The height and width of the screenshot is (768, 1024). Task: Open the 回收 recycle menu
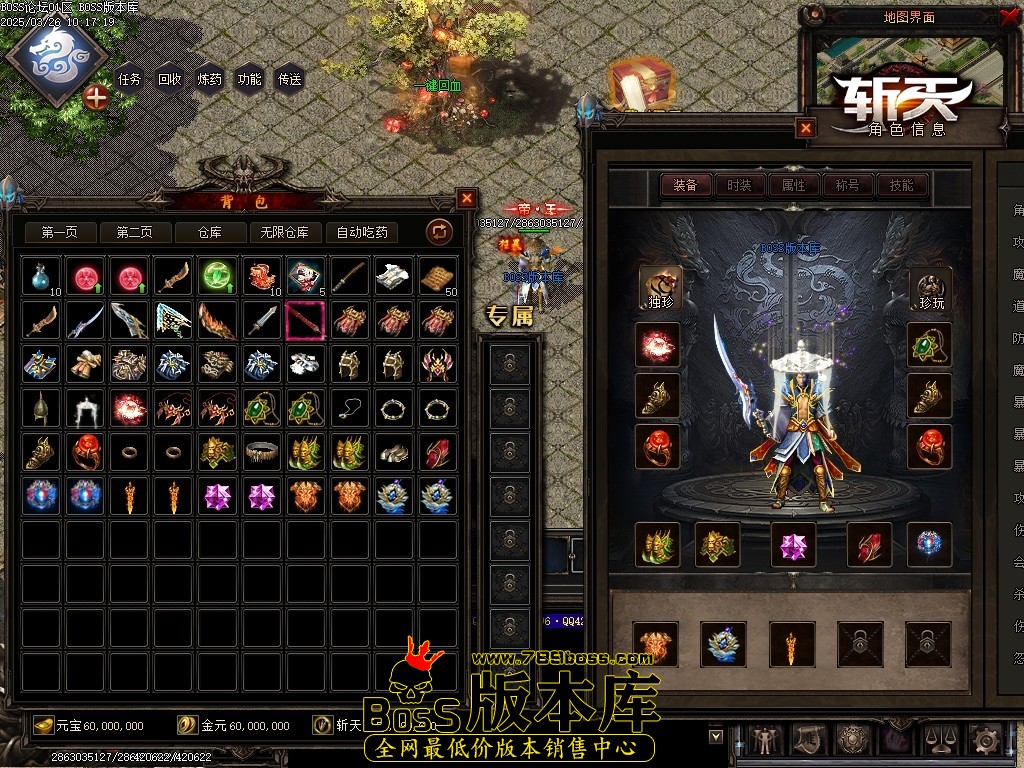170,79
